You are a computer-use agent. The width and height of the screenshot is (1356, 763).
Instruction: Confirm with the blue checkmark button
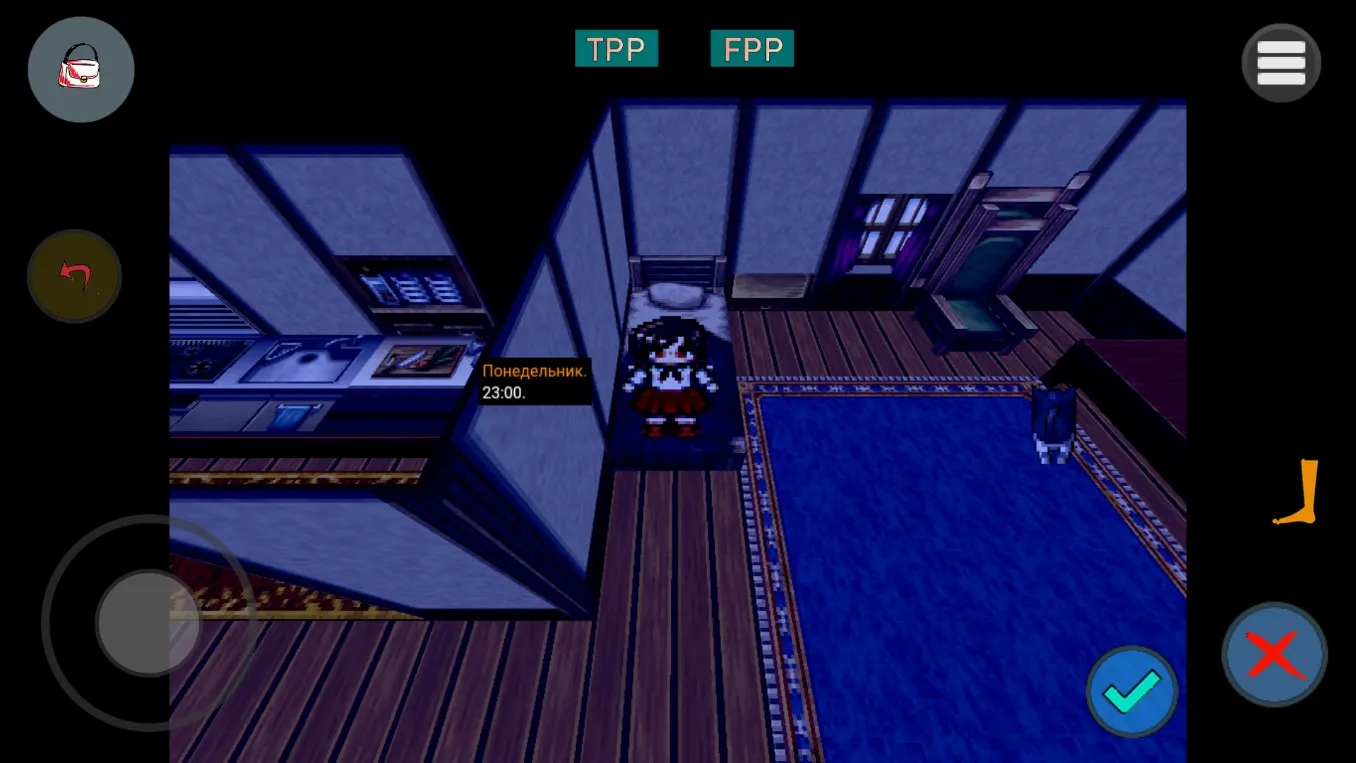coord(1132,691)
